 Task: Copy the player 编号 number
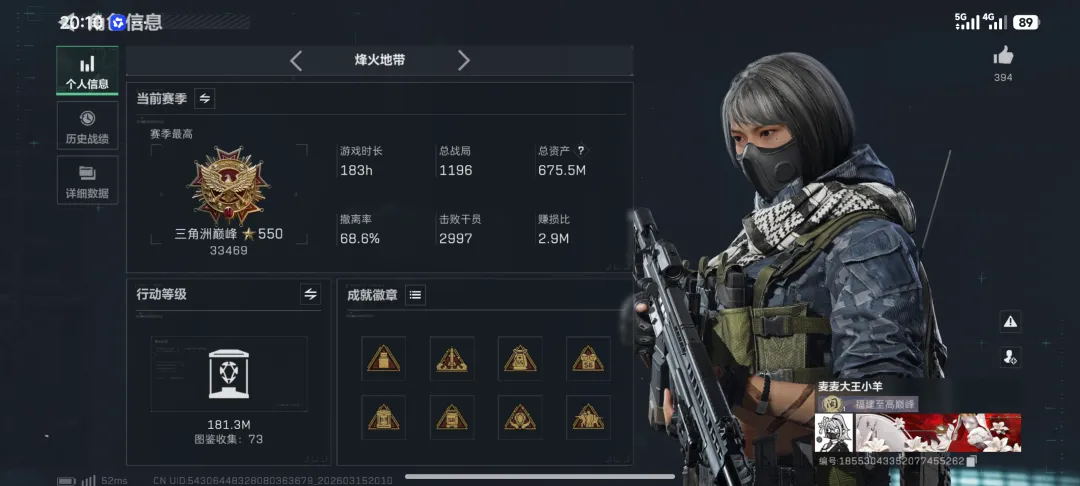click(x=970, y=461)
